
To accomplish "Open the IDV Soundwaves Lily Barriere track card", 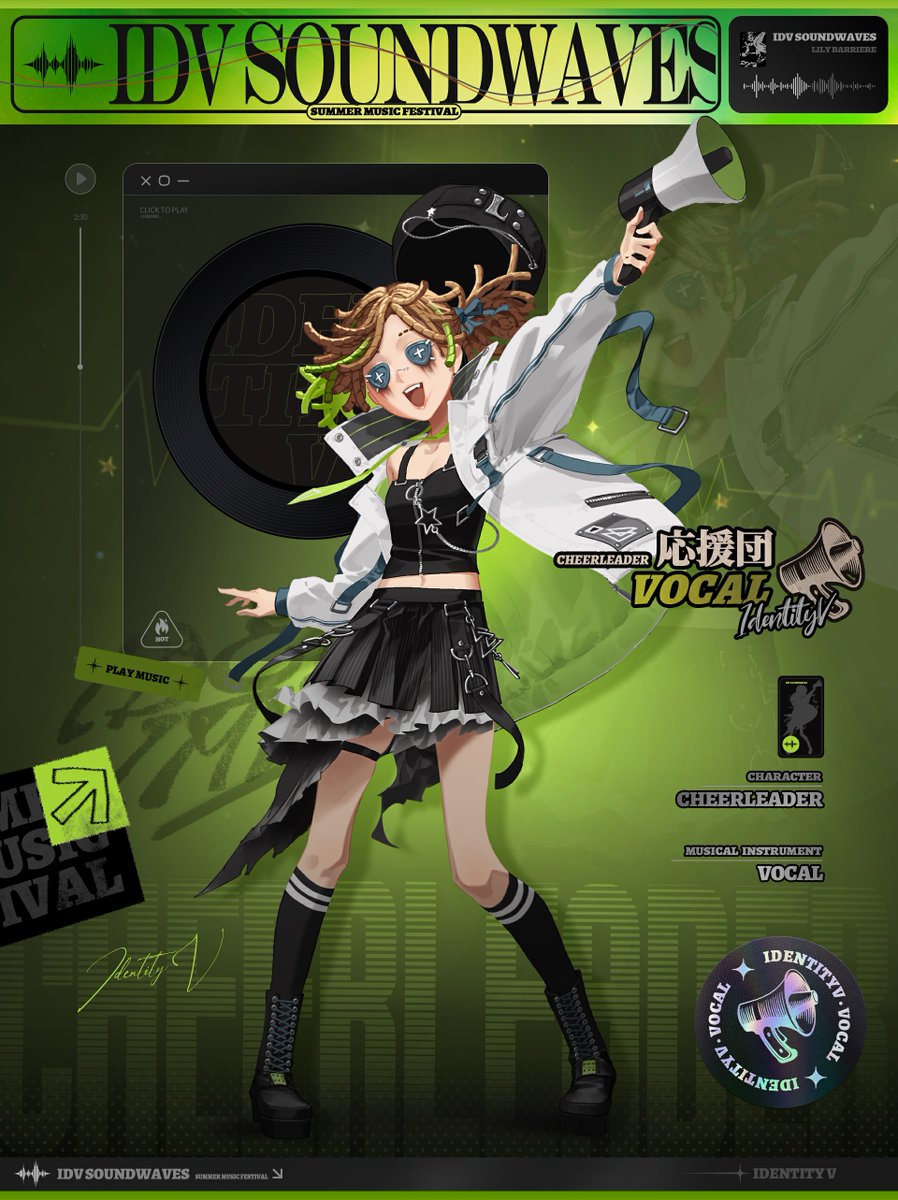I will click(x=808, y=63).
